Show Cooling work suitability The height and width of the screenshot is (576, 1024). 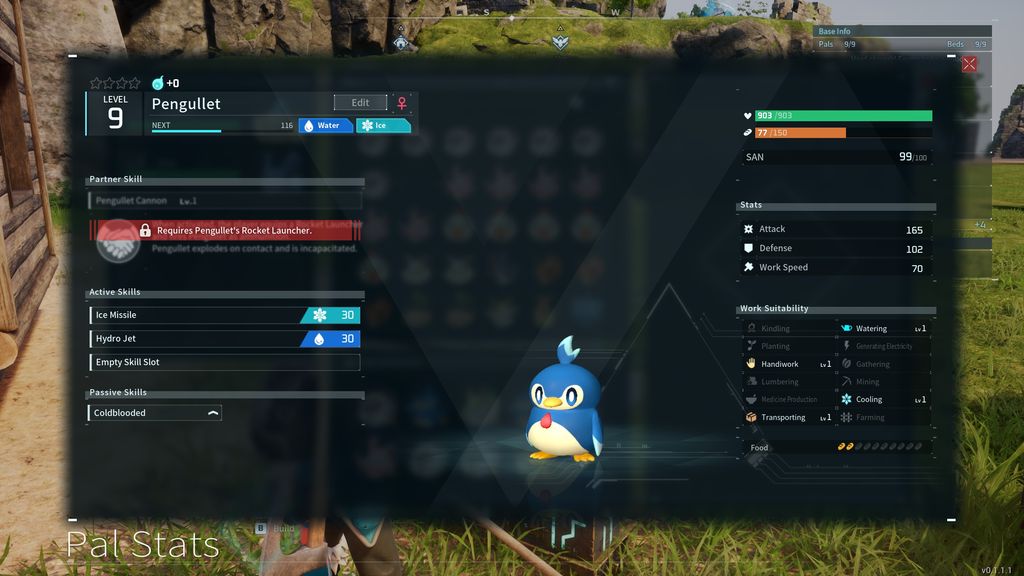point(884,399)
